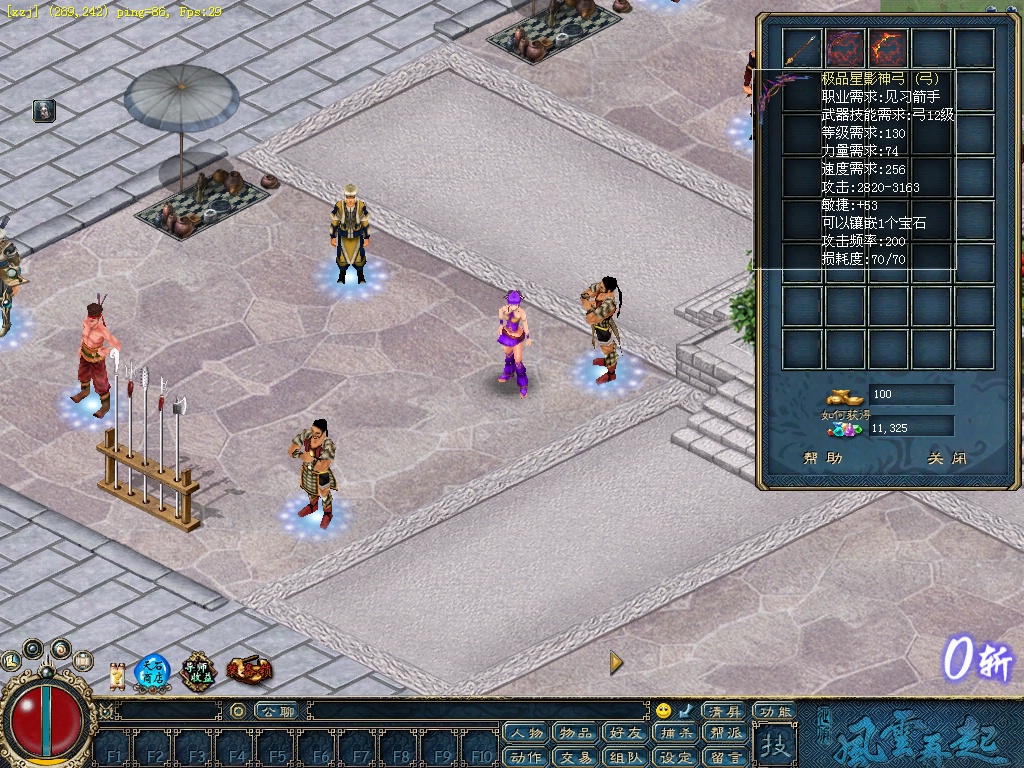This screenshot has width=1024, height=768.
Task: Open the 人物 character panel
Action: tap(527, 733)
